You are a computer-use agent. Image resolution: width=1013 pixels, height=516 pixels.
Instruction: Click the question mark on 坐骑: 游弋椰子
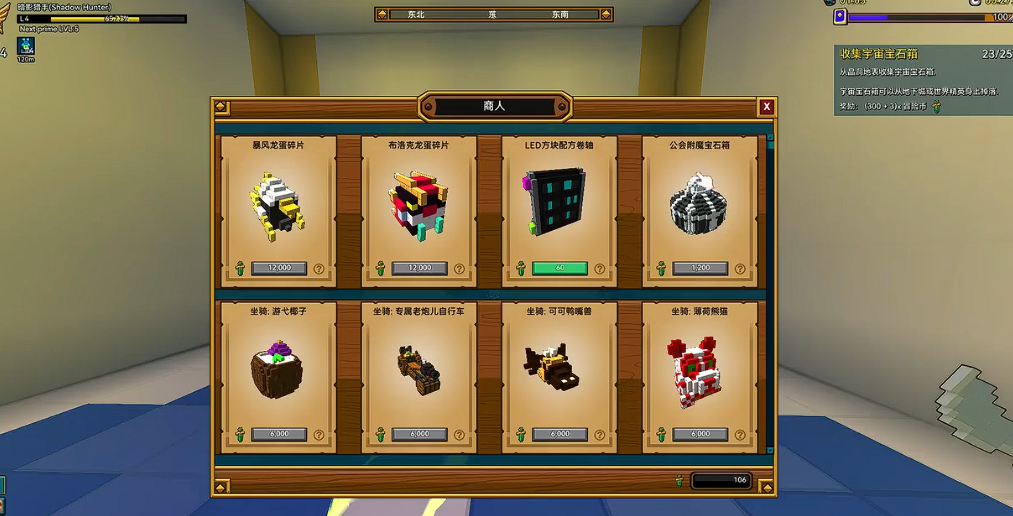click(319, 435)
